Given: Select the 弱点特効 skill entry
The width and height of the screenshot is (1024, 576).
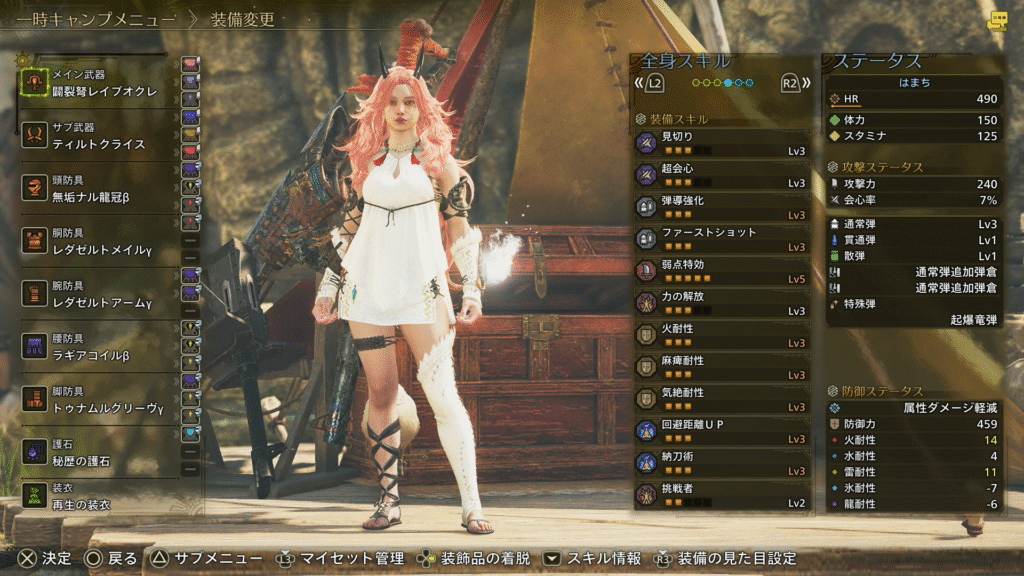Looking at the screenshot, I should [x=722, y=271].
